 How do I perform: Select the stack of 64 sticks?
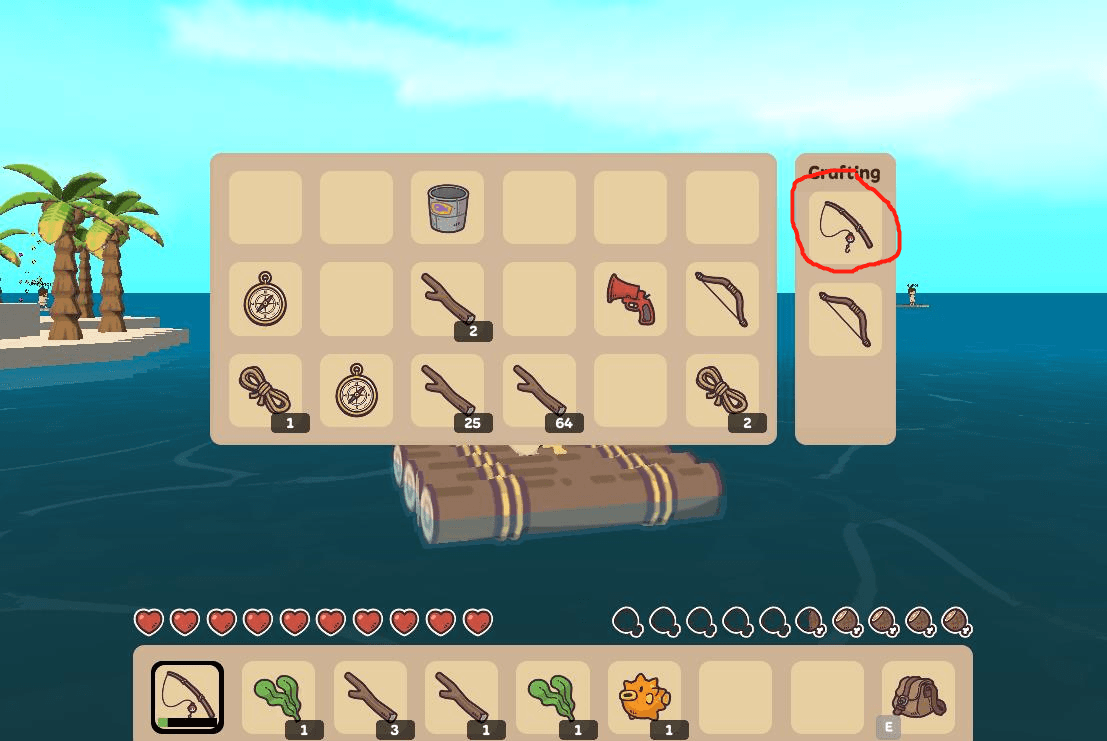pyautogui.click(x=539, y=390)
